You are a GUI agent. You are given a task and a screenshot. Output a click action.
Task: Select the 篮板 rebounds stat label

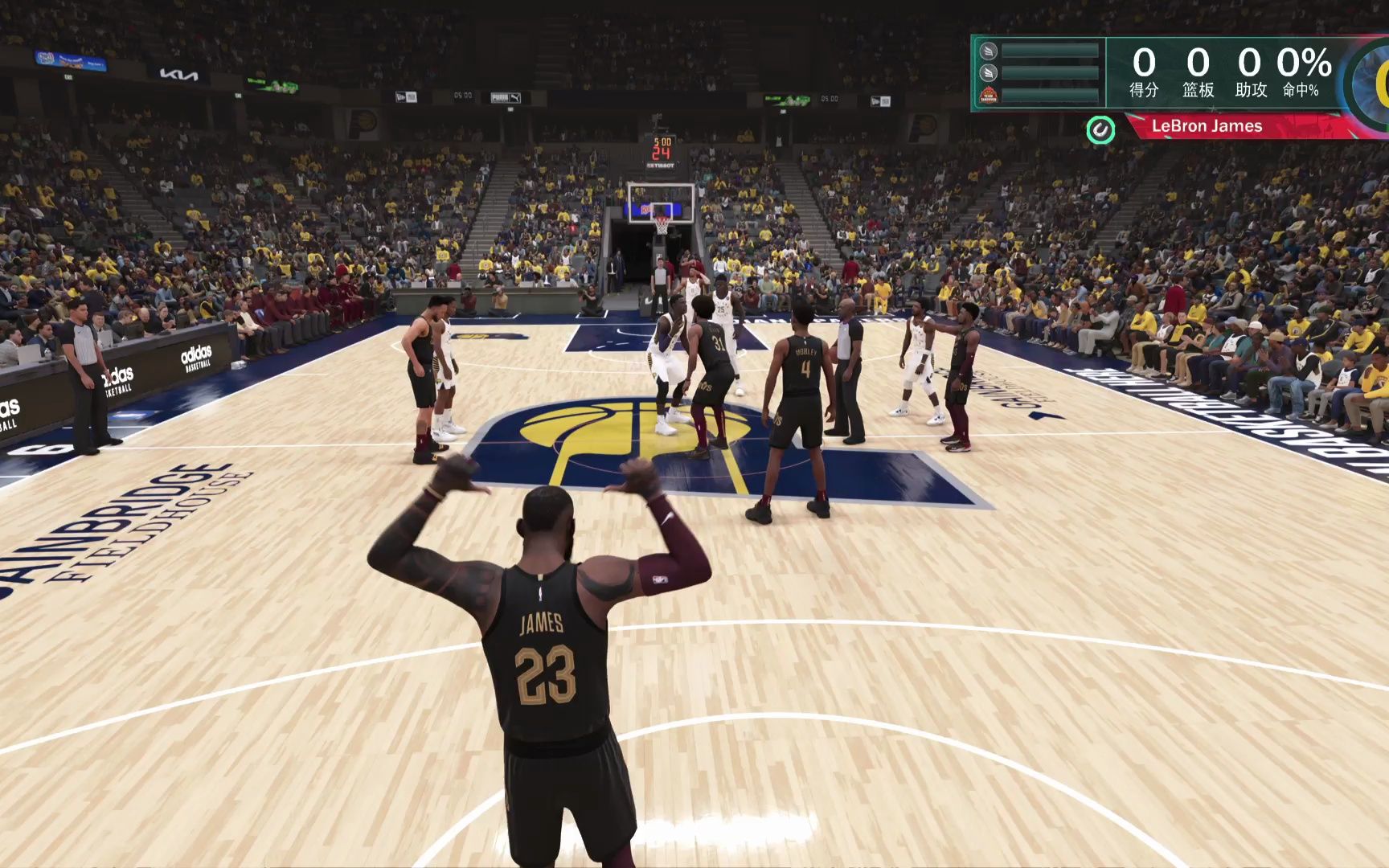pos(1198,90)
